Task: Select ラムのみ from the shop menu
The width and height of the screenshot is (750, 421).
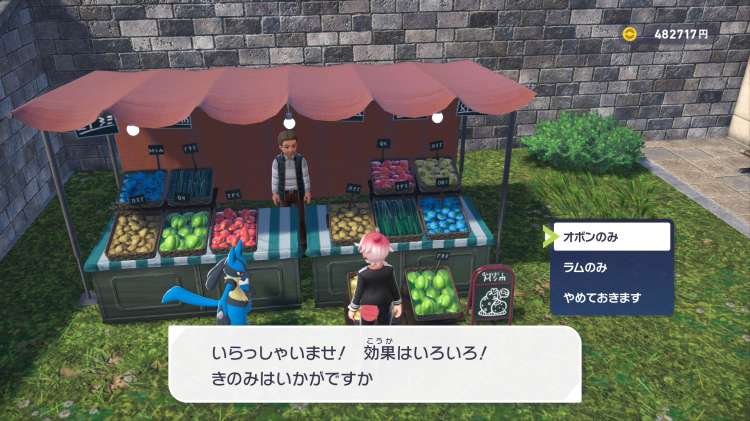Action: pos(609,268)
